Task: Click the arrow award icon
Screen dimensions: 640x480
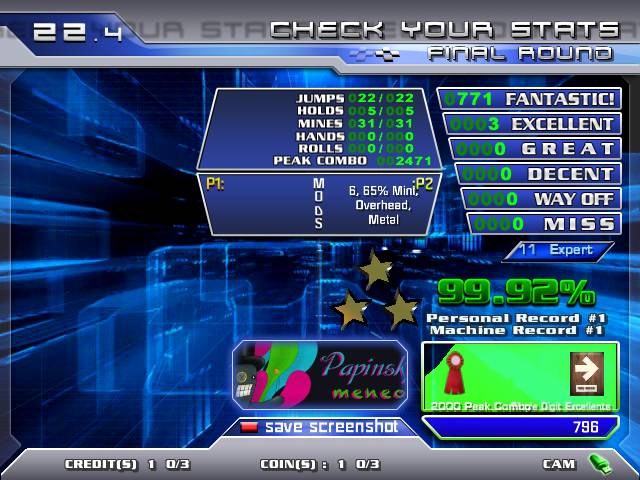Action: click(x=585, y=372)
